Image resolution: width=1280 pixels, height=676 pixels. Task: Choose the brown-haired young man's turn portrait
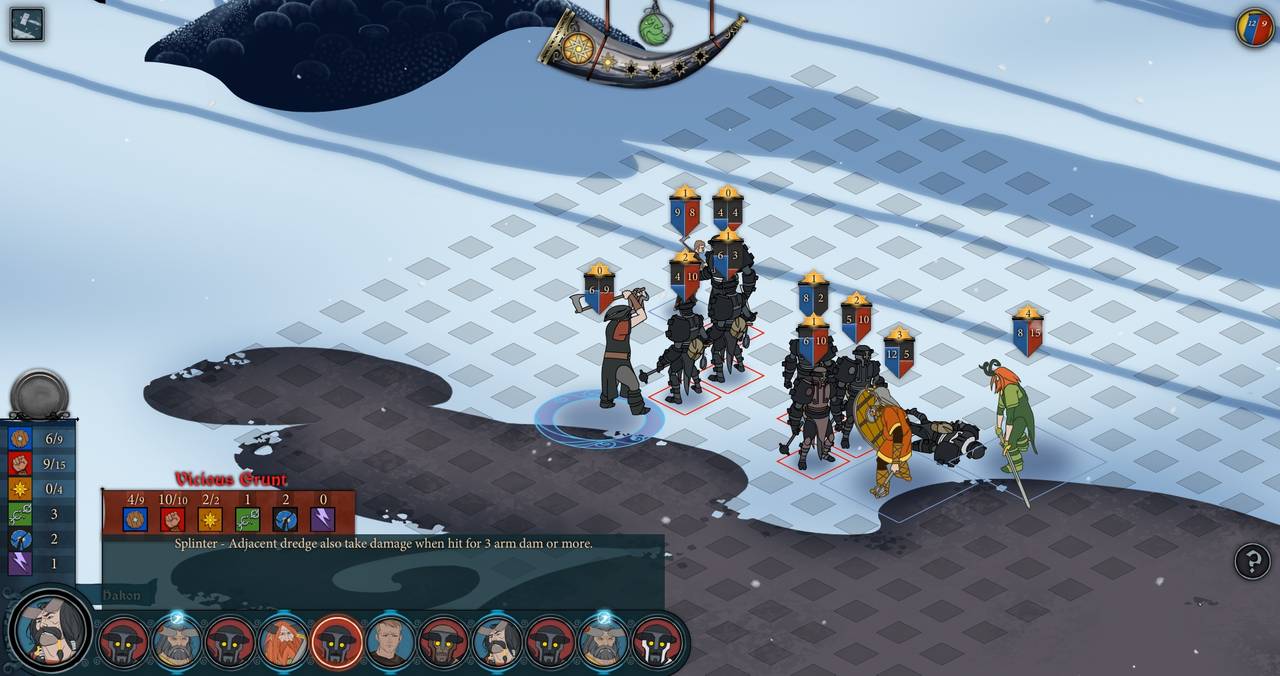tap(390, 642)
